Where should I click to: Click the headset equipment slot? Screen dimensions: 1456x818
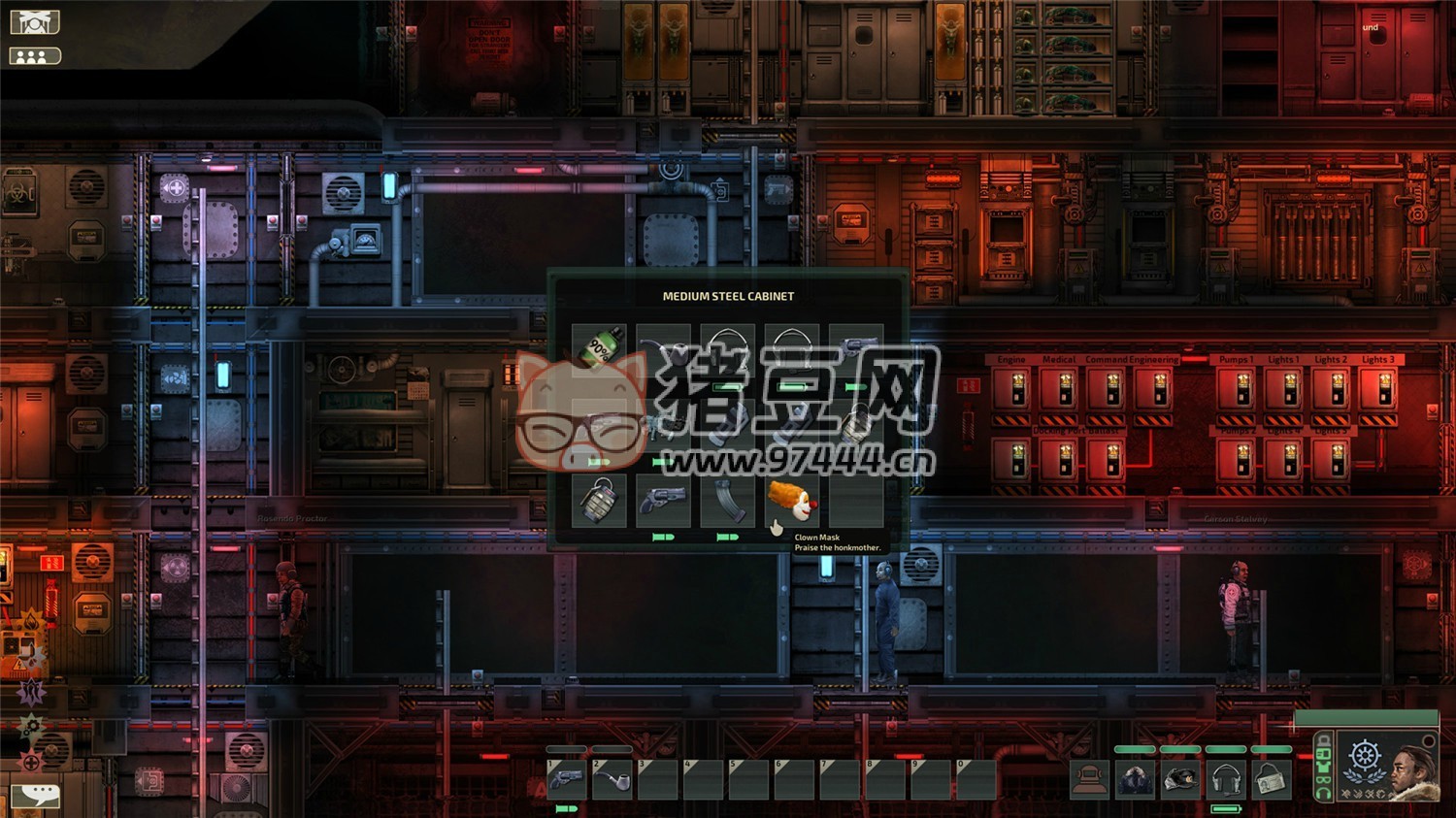[x=1225, y=779]
